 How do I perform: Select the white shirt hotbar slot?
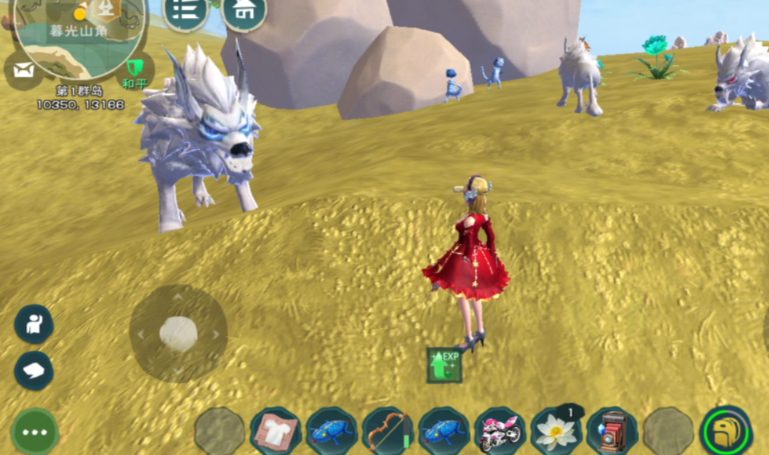tap(275, 432)
